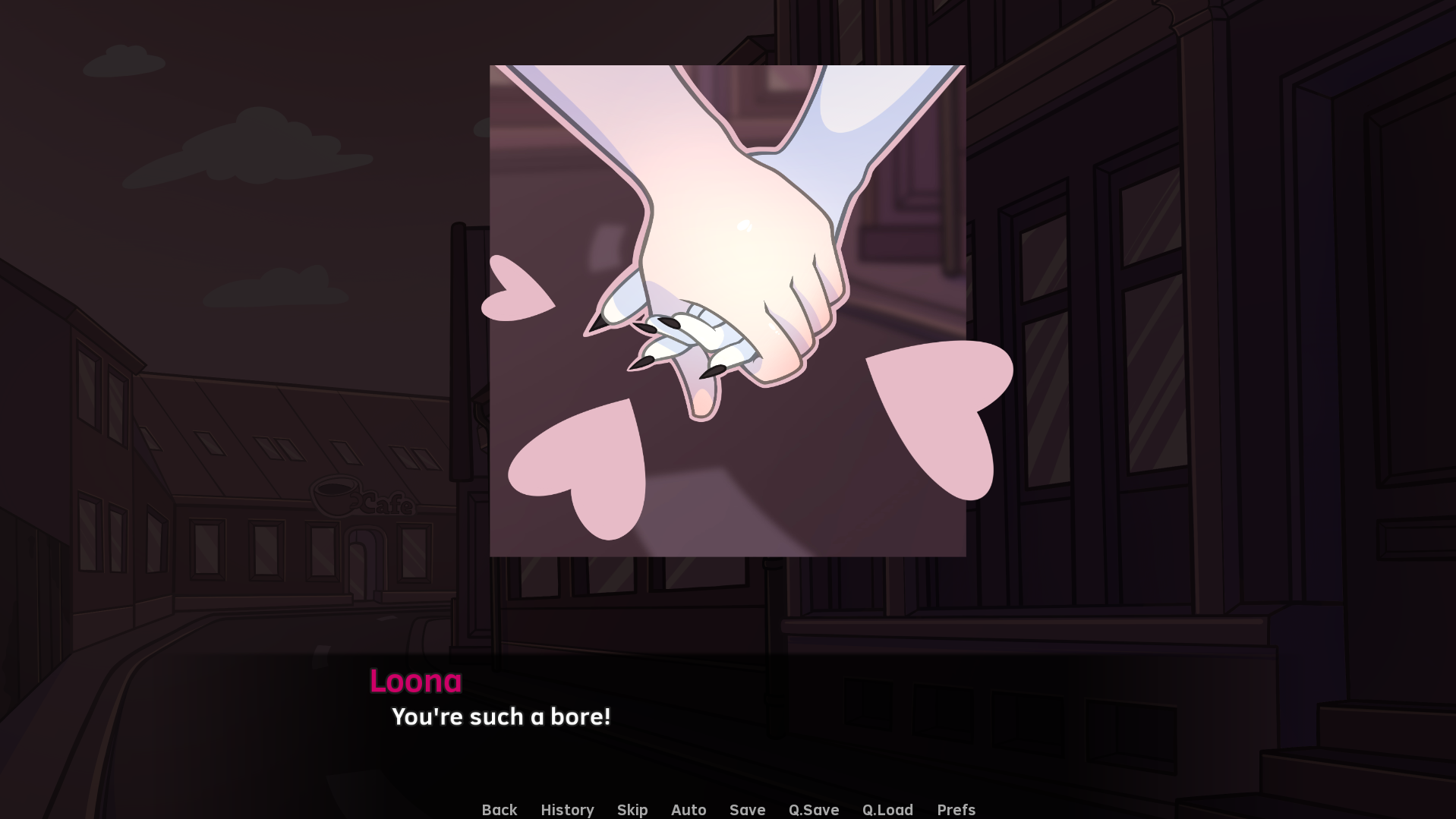Click the Auto button in the quick menu
The height and width of the screenshot is (819, 1456).
(688, 809)
